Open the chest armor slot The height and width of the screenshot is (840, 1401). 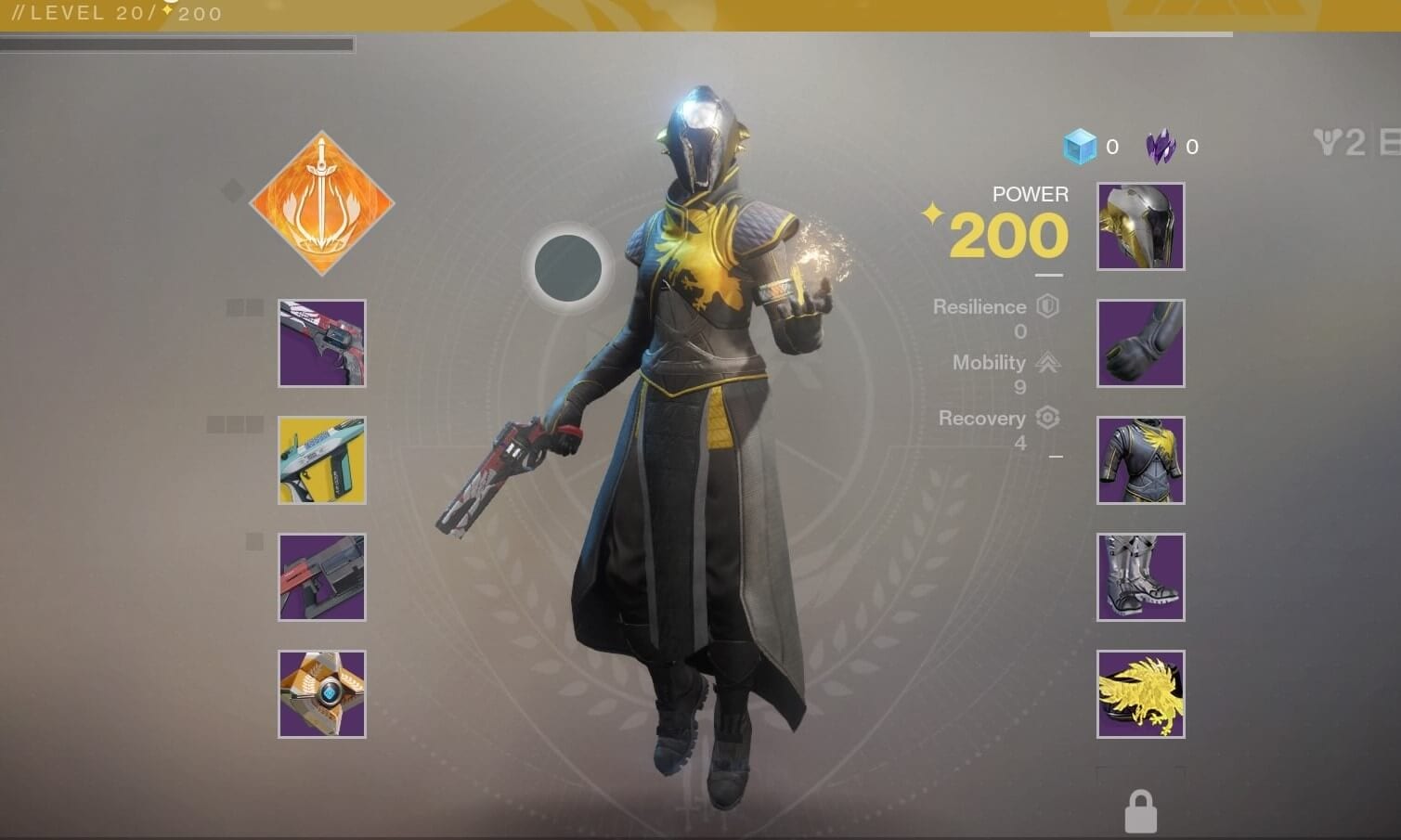pos(1140,460)
